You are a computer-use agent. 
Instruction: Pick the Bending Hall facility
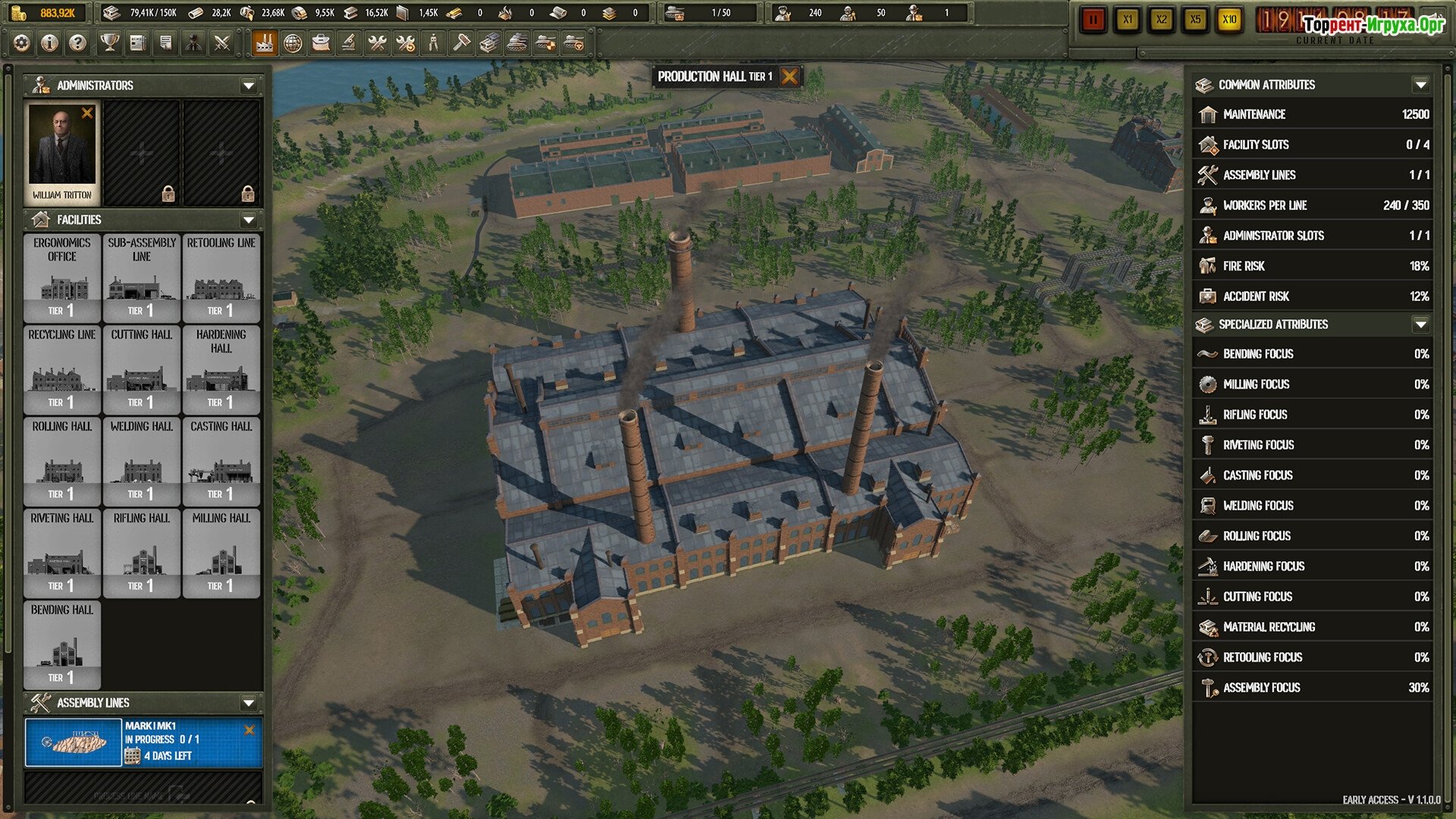coord(62,645)
